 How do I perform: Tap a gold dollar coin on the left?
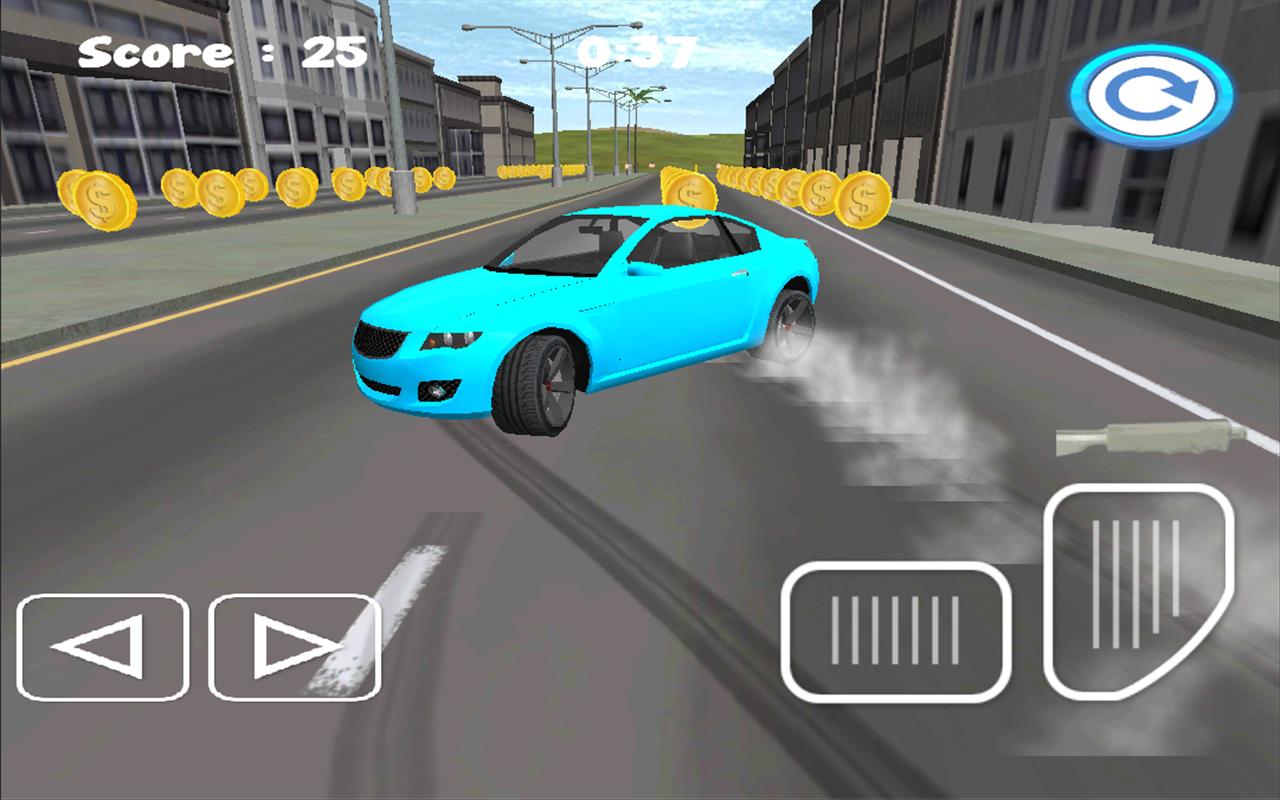pos(98,199)
